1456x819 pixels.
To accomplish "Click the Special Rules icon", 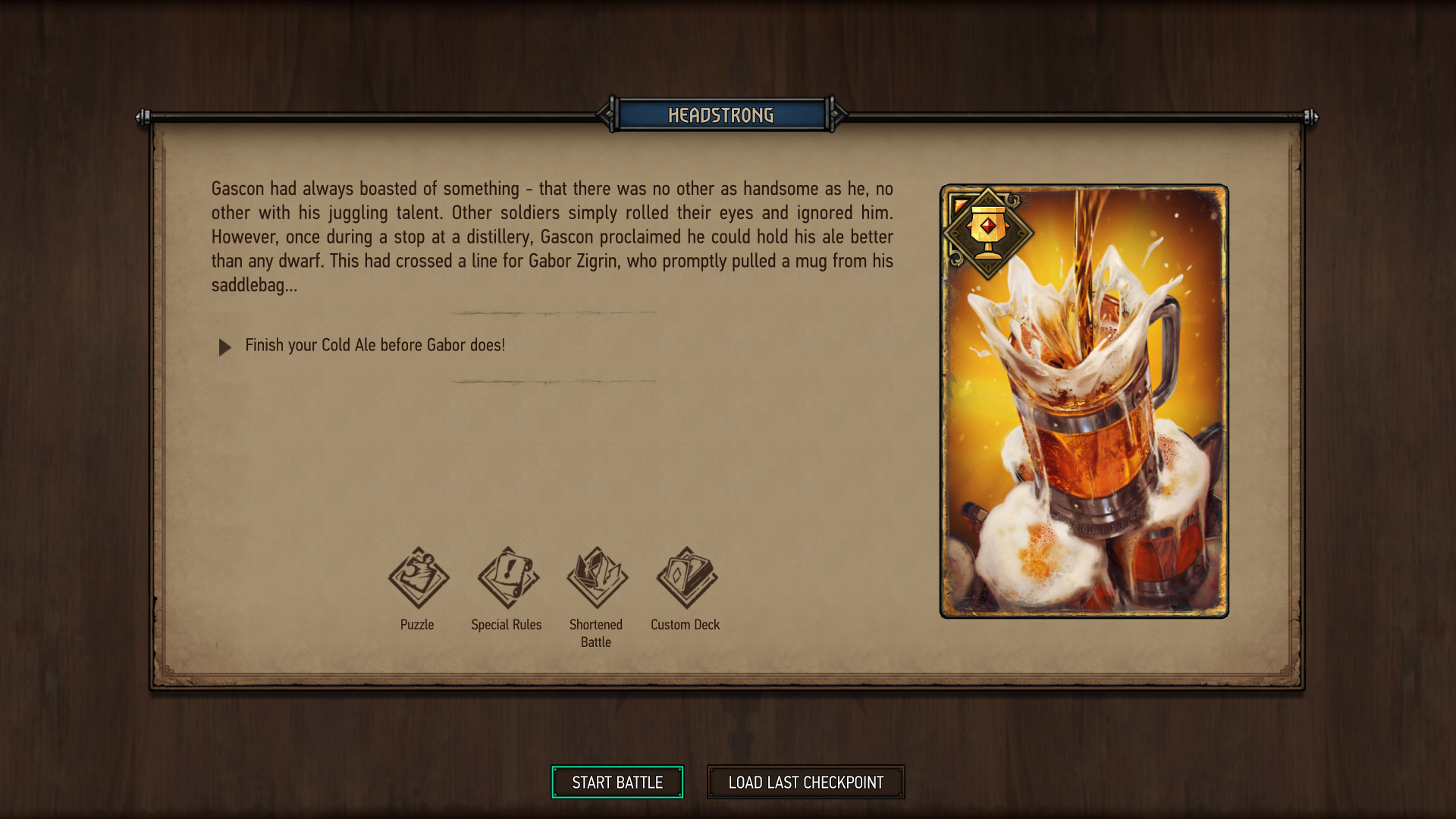I will [507, 578].
